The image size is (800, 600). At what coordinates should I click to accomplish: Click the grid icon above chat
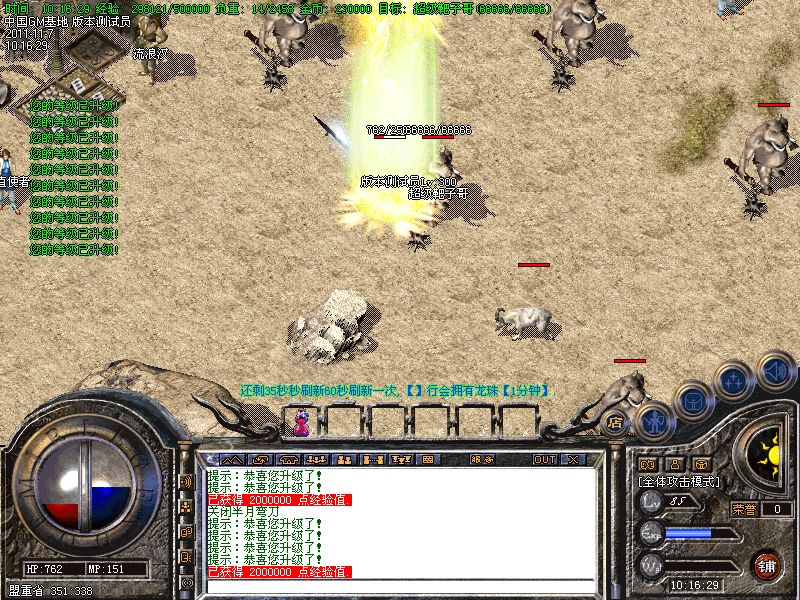pos(427,460)
